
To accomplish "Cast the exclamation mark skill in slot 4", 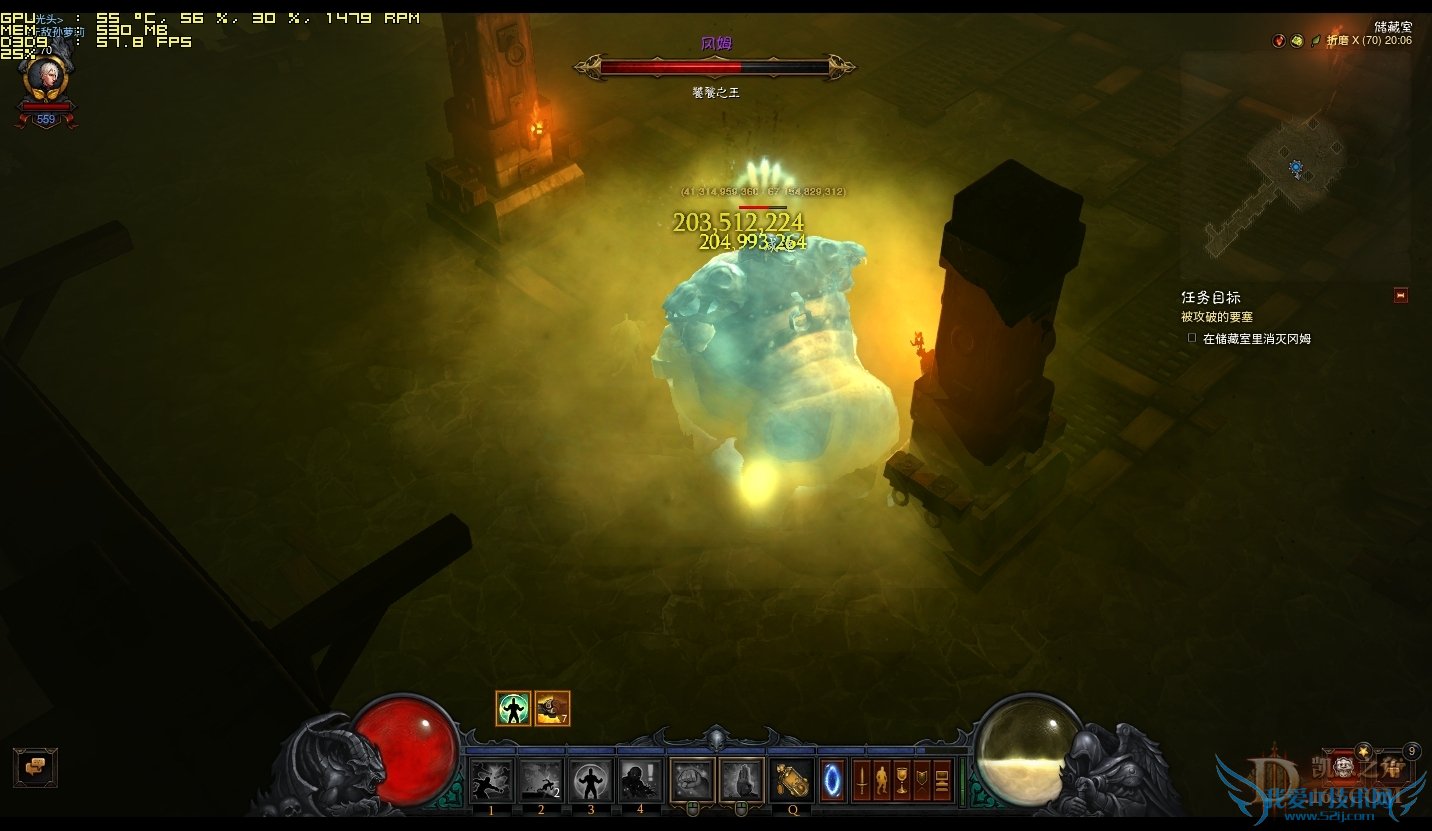I will (x=640, y=780).
